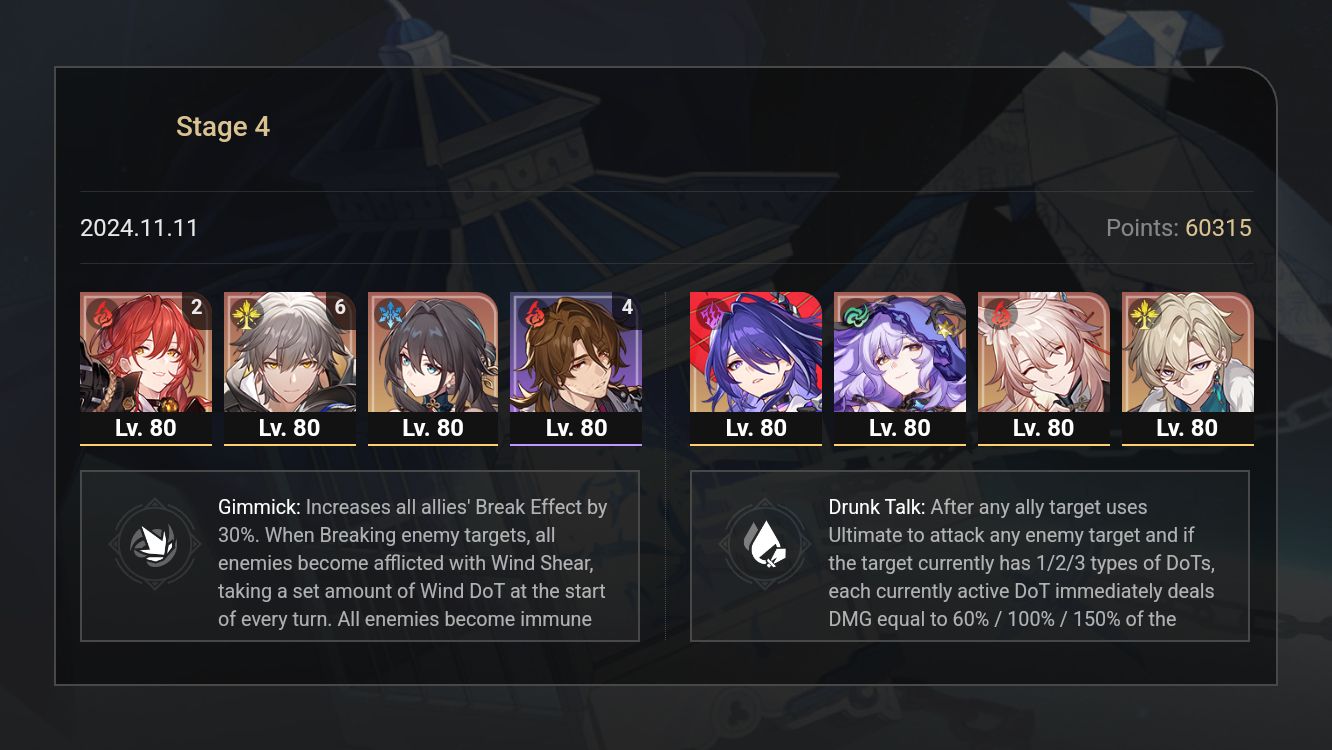1332x750 pixels.
Task: Open the Gimmick buff emblem icon
Action: (155, 543)
